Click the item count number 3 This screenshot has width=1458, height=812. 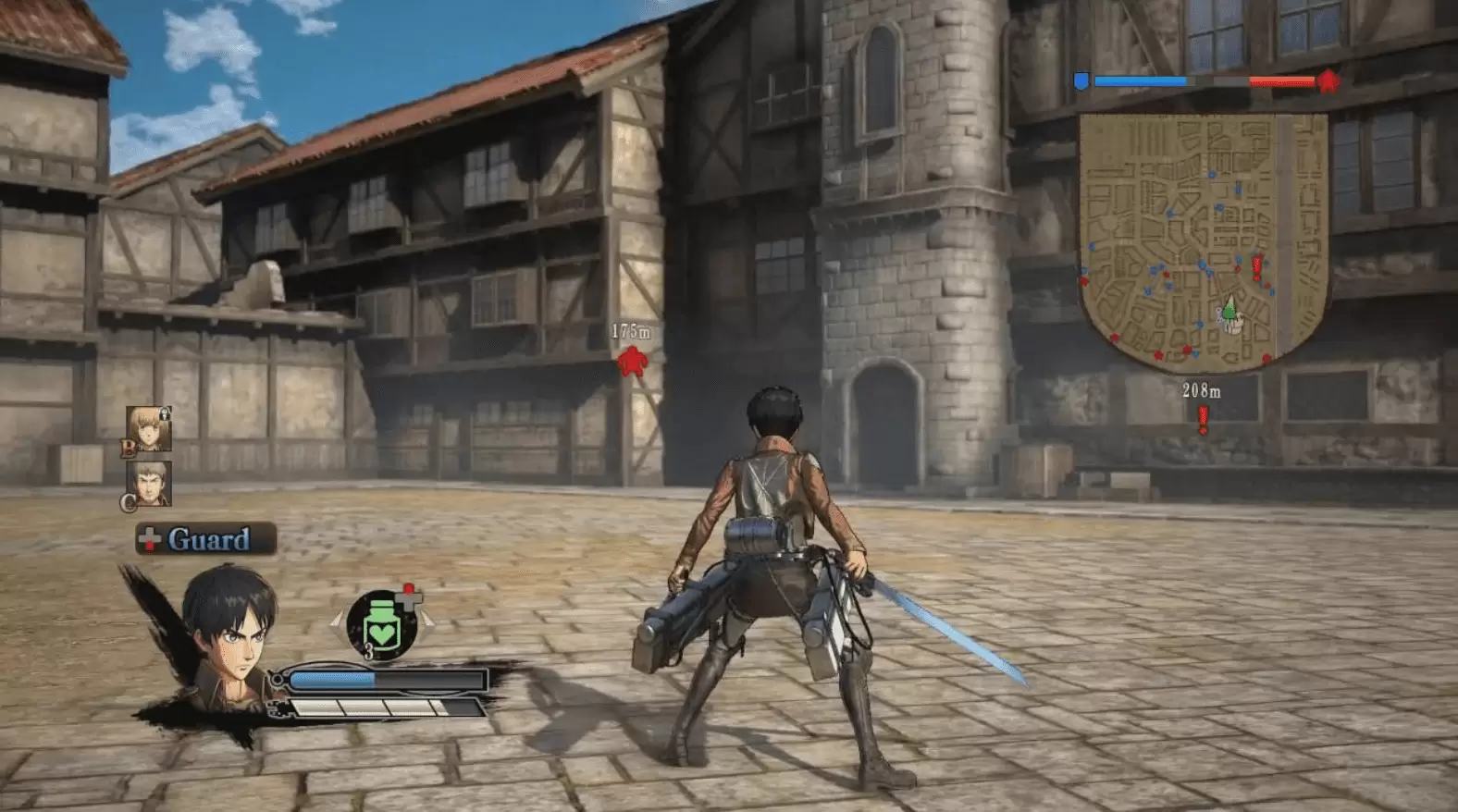(368, 649)
